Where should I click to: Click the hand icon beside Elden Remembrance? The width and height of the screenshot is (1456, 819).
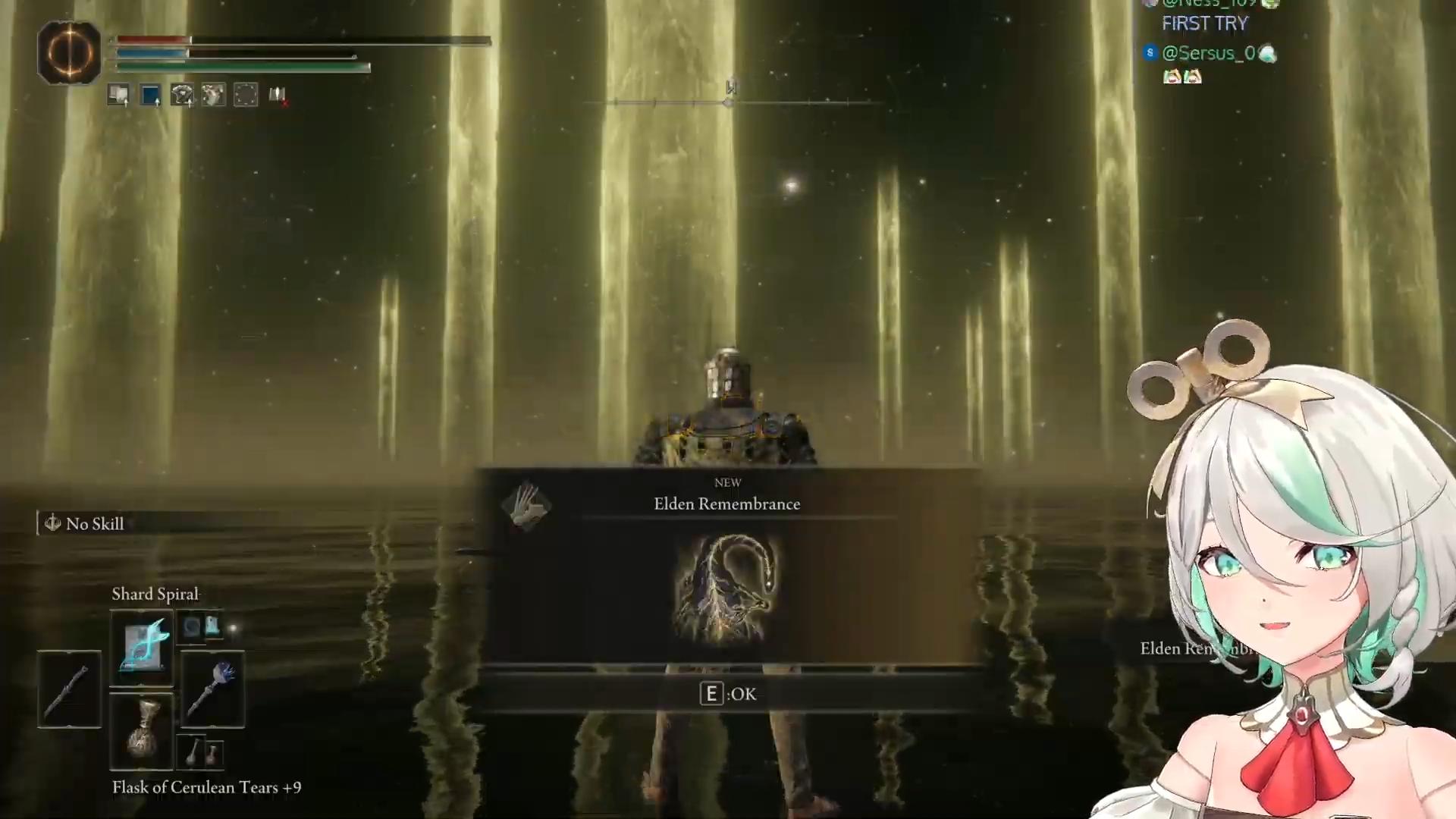click(x=527, y=506)
